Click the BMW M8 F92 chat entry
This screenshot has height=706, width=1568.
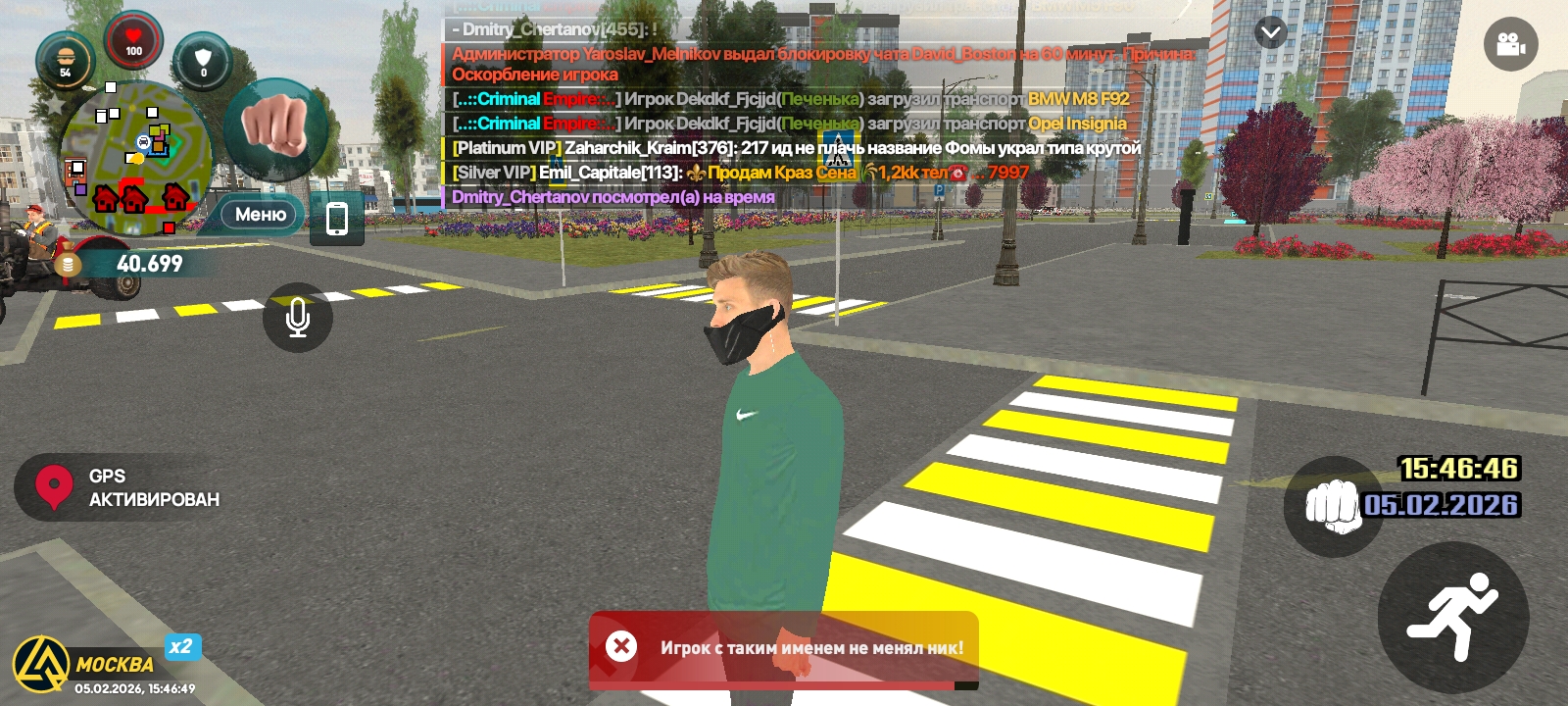click(1078, 99)
